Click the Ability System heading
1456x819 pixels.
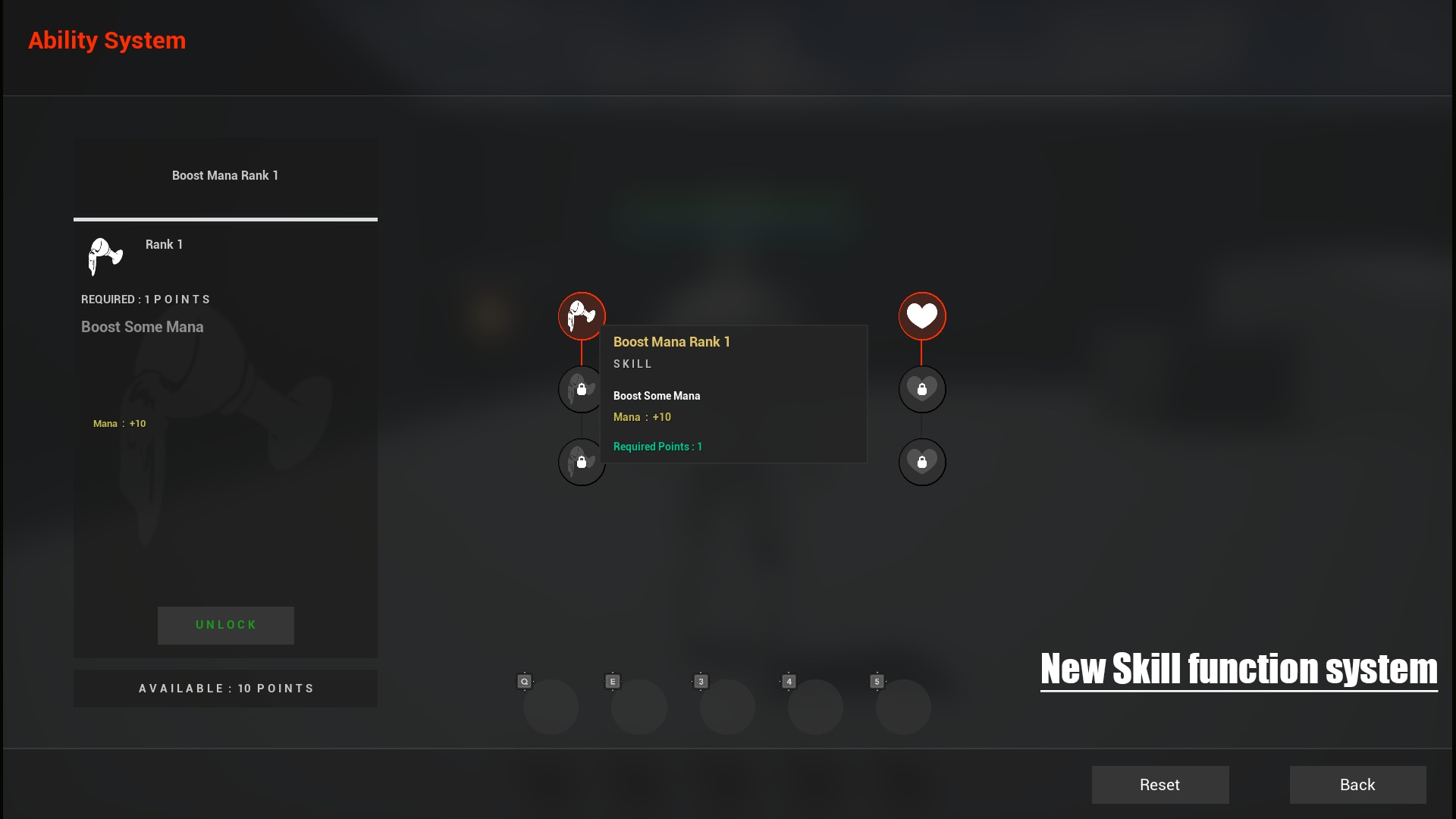click(x=107, y=40)
